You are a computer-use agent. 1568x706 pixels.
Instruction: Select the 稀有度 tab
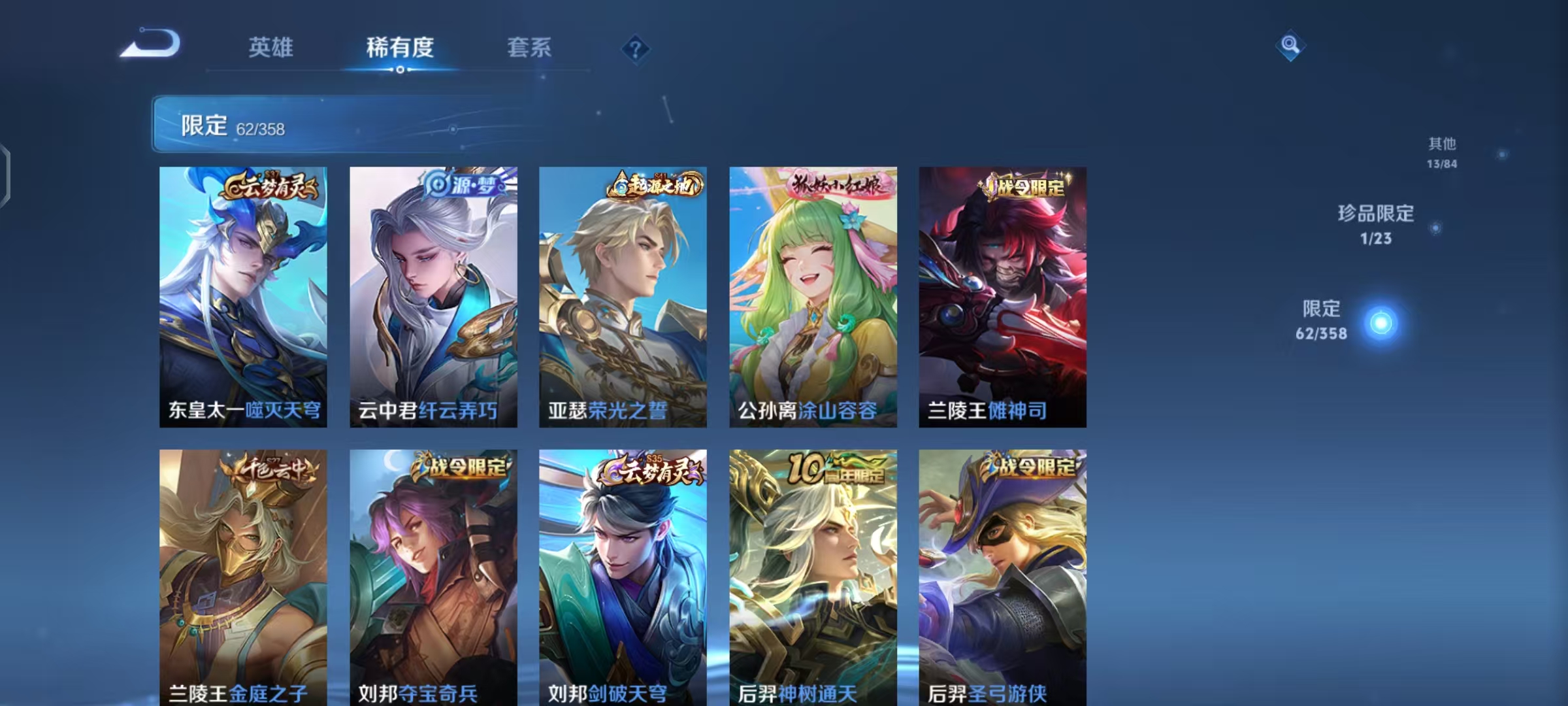[x=400, y=47]
